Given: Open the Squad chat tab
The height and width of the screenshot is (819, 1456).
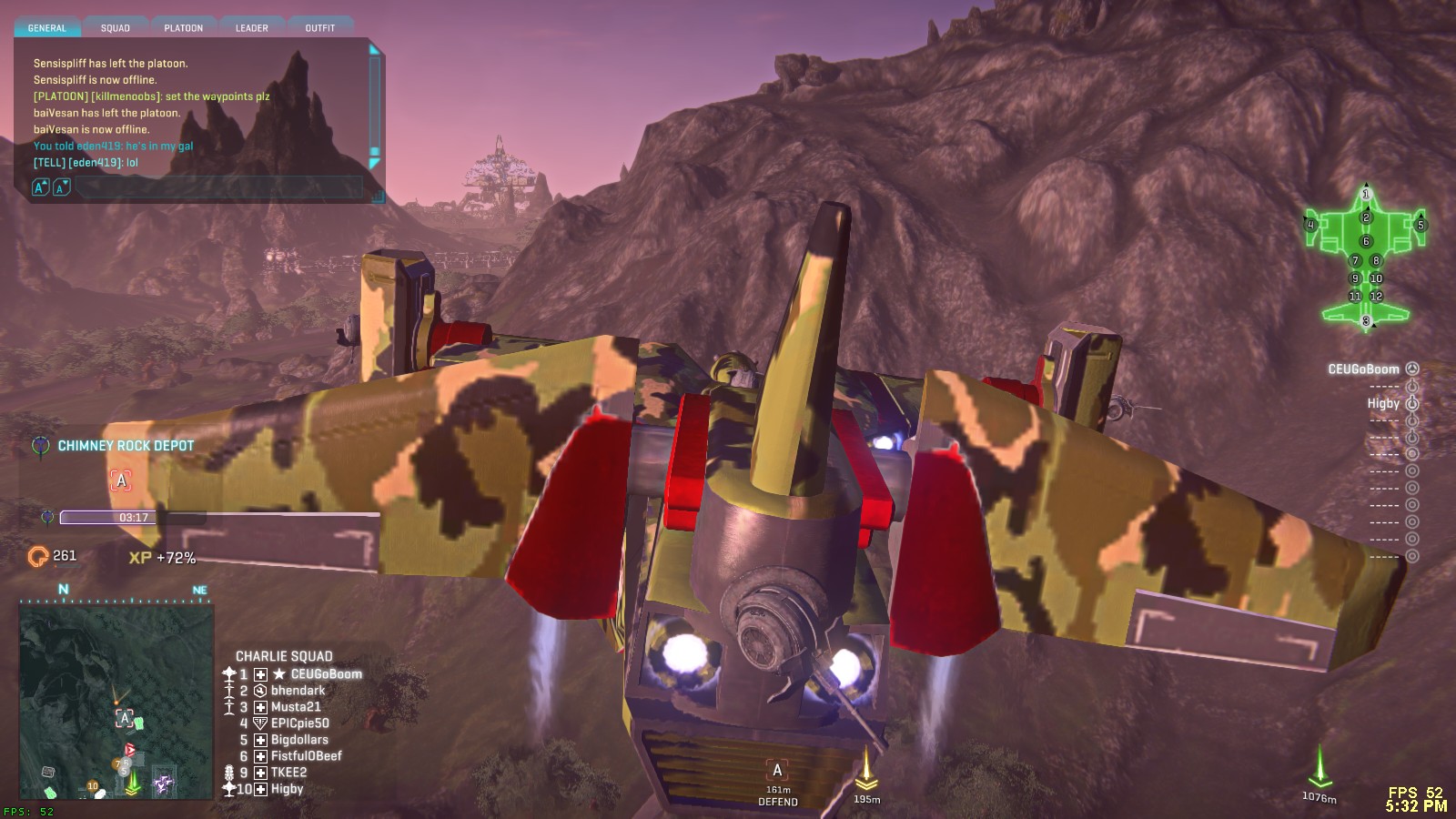Looking at the screenshot, I should 116,28.
